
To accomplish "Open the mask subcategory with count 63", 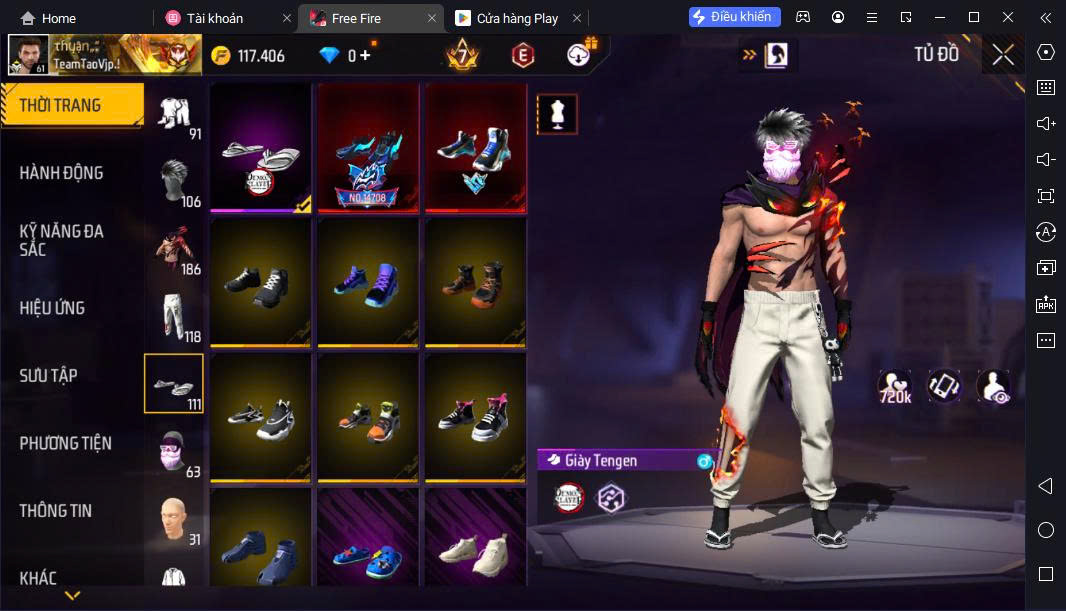I will point(175,452).
